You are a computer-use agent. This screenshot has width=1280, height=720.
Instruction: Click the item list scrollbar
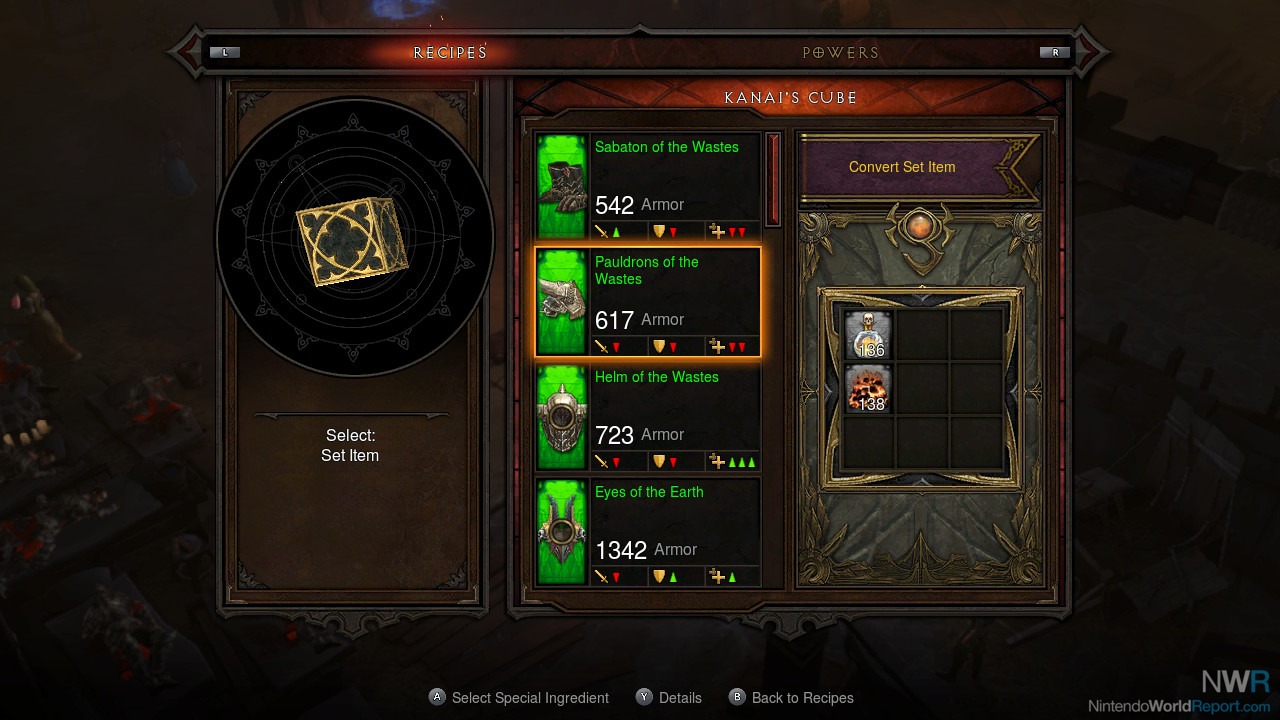pos(773,180)
